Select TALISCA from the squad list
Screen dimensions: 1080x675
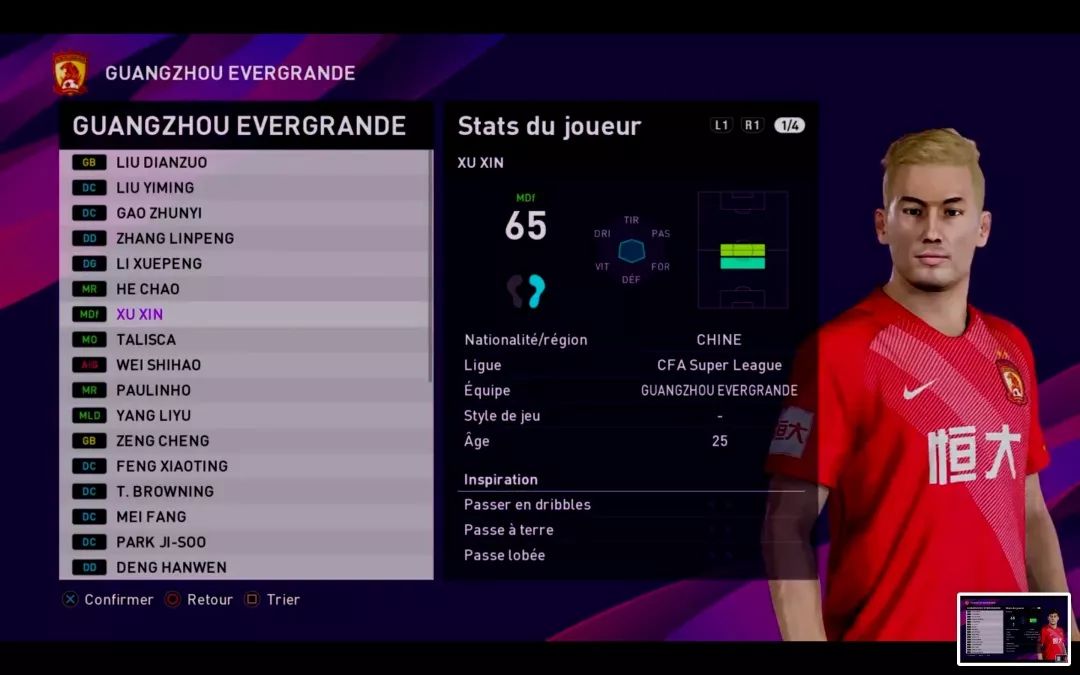245,339
